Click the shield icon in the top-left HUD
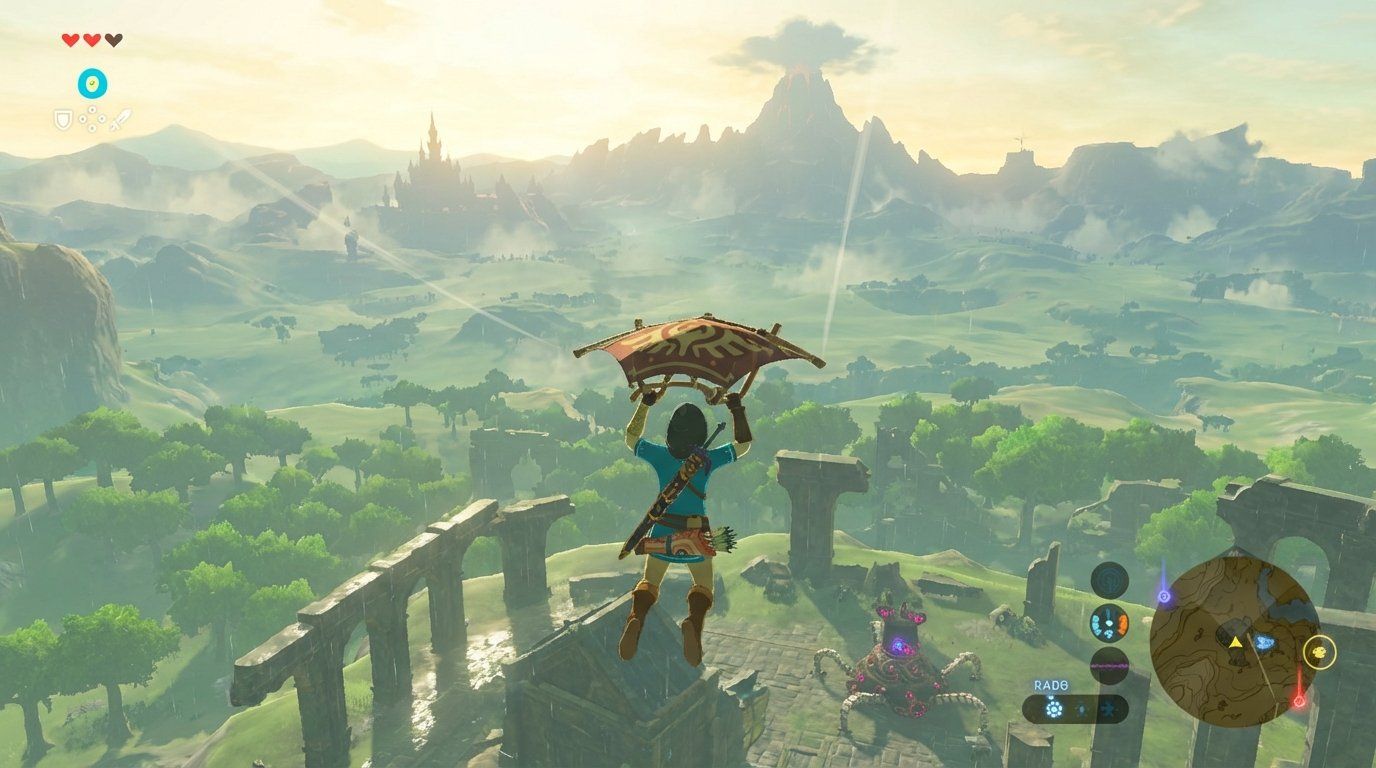This screenshot has height=768, width=1376. click(63, 119)
